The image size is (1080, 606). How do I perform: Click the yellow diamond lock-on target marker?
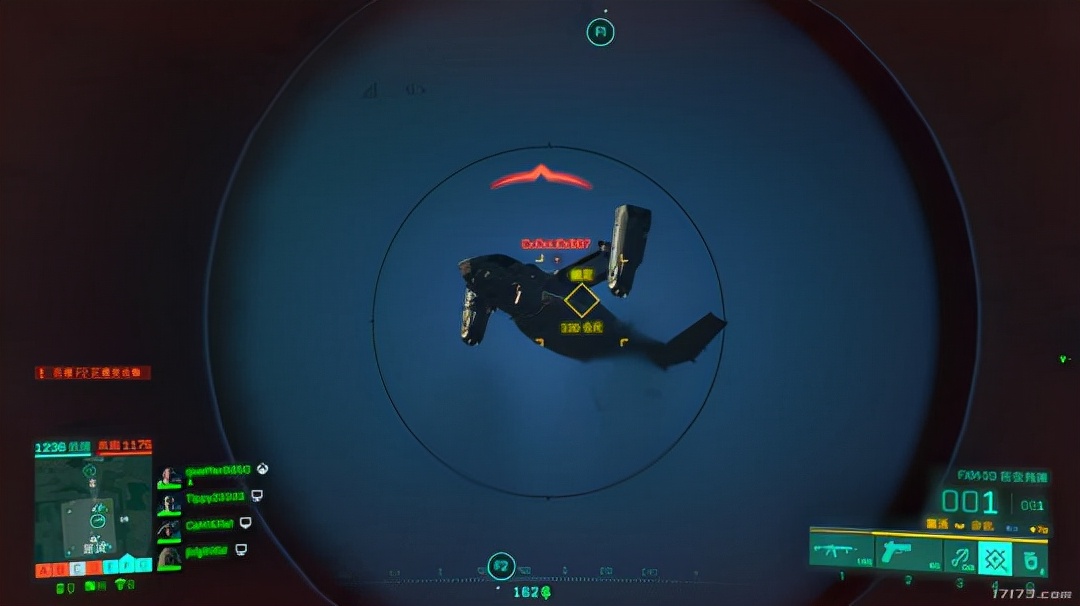pyautogui.click(x=581, y=301)
